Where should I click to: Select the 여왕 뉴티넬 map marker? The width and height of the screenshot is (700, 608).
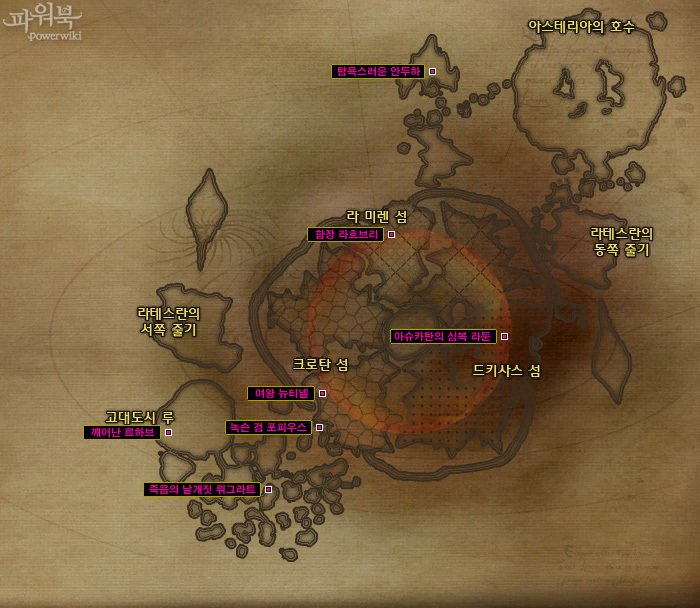point(322,394)
